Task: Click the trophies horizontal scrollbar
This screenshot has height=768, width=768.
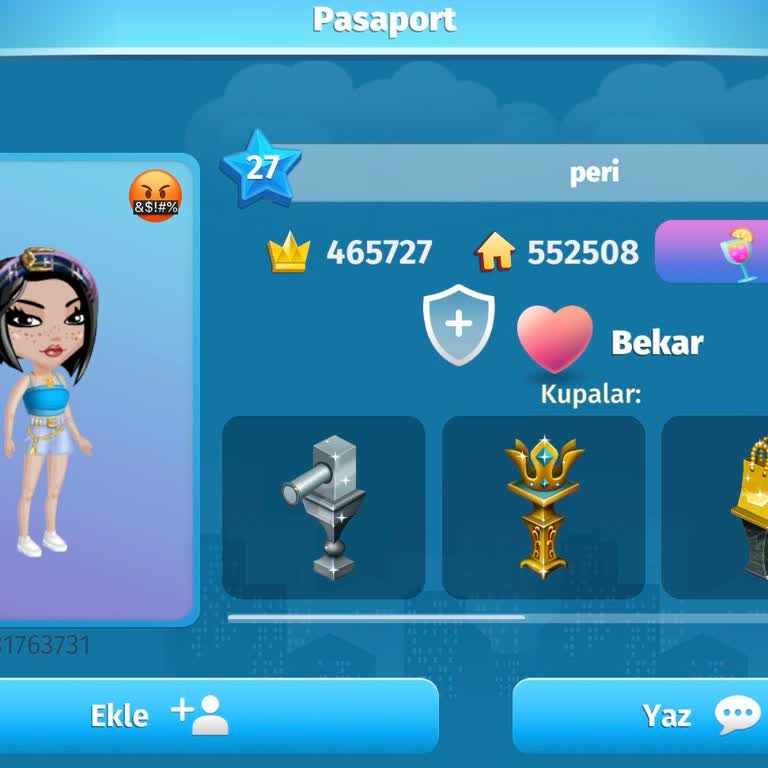Action: tap(376, 617)
